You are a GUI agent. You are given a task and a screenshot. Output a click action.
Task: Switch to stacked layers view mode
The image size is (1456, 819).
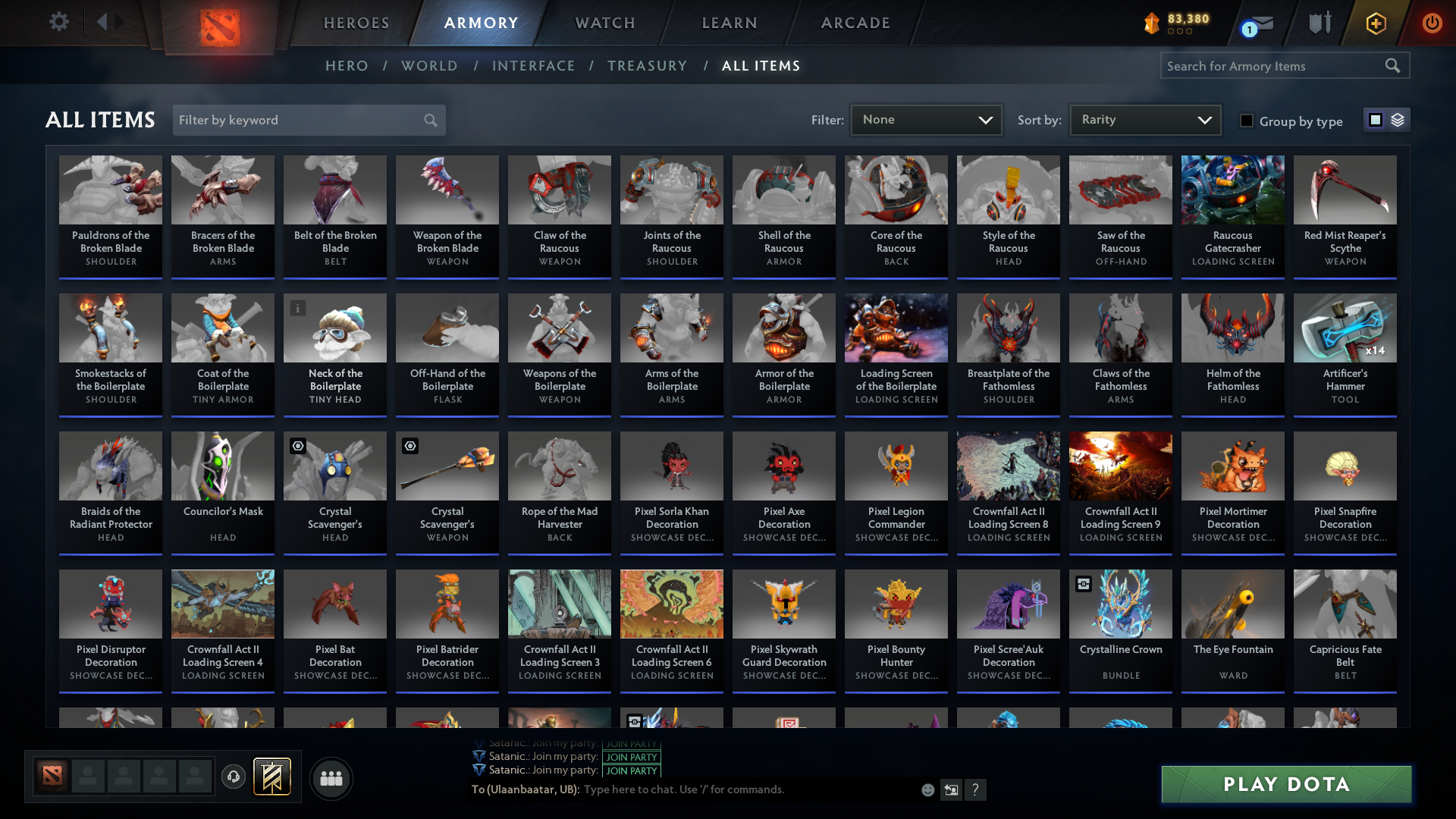(1397, 119)
